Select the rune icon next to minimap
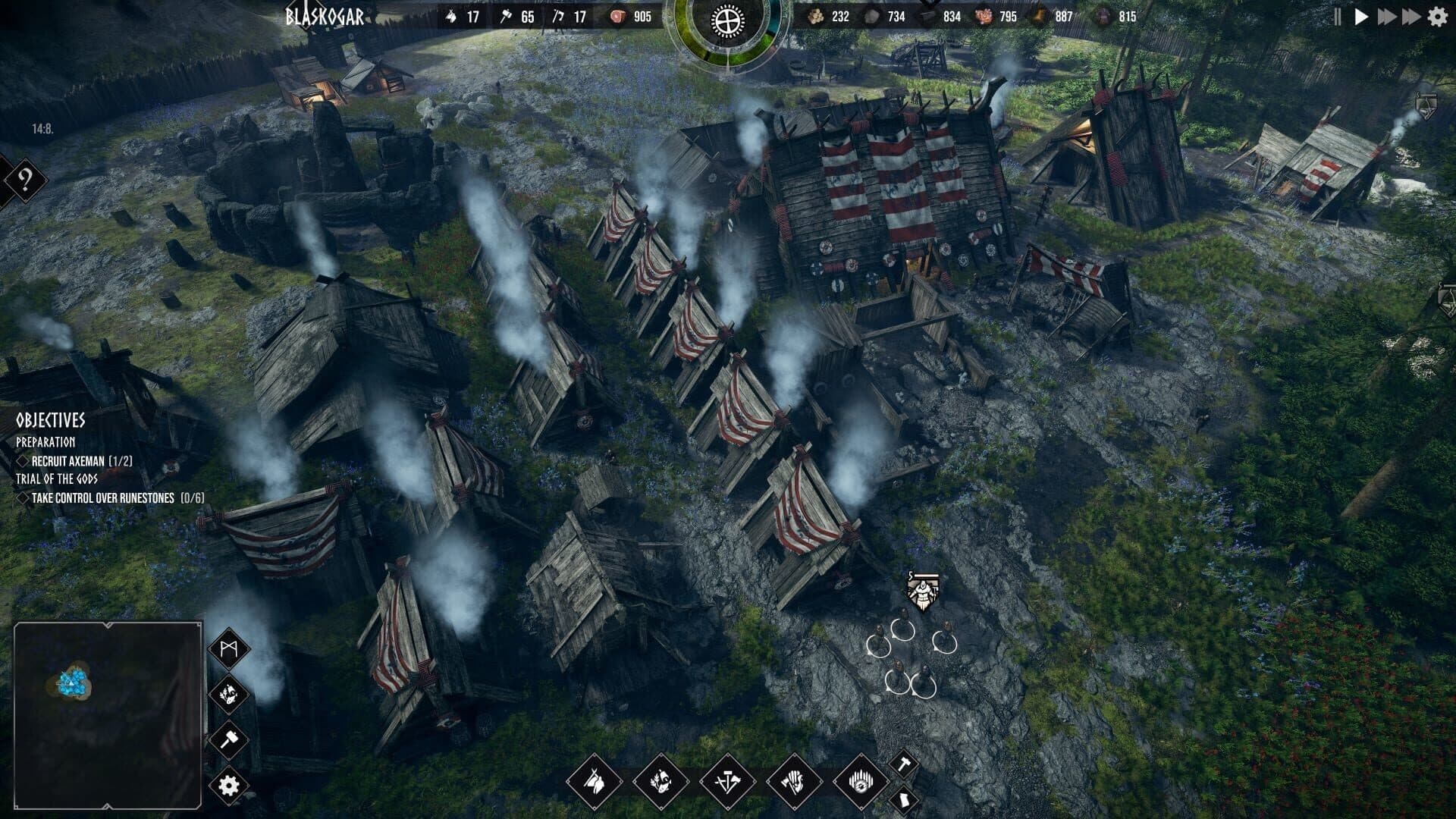This screenshot has height=819, width=1456. [x=228, y=648]
